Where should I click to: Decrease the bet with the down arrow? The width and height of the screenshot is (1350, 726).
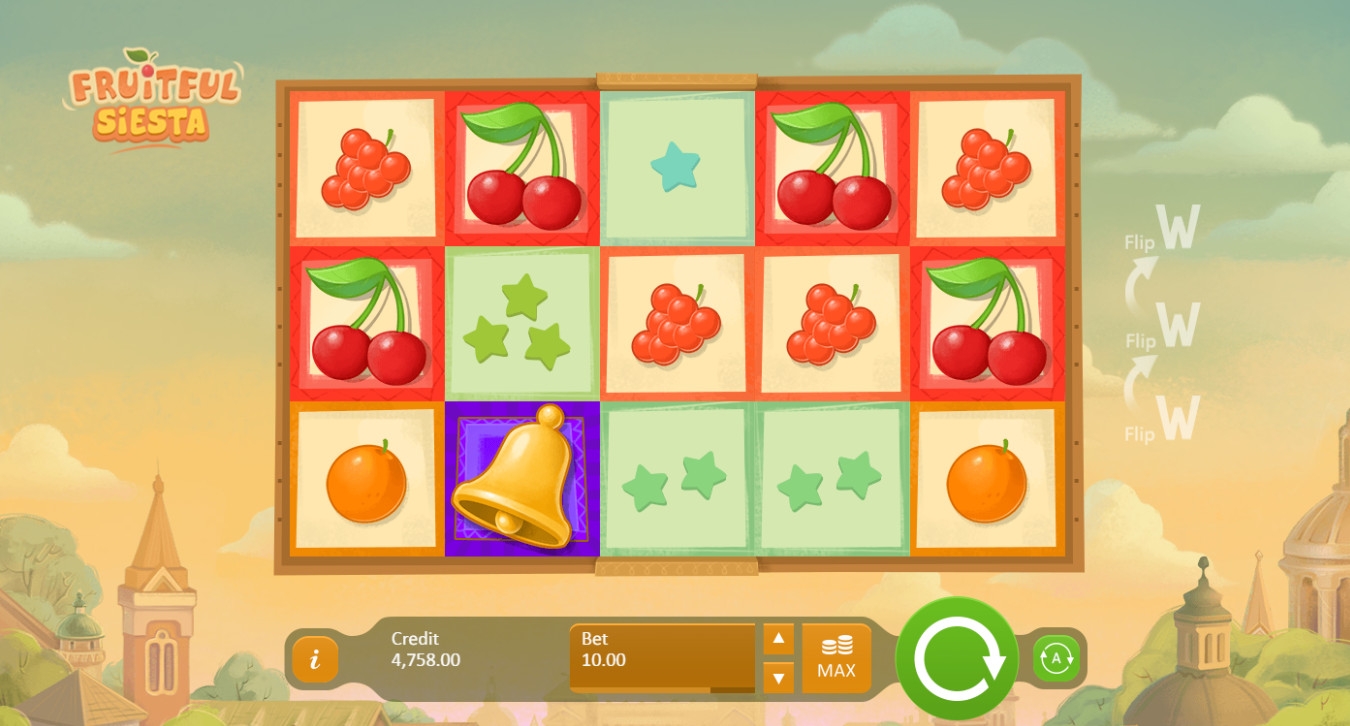tap(778, 677)
